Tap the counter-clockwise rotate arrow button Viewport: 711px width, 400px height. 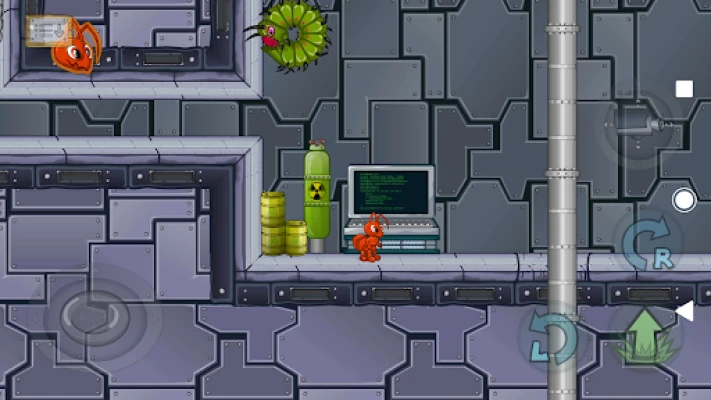click(x=552, y=338)
